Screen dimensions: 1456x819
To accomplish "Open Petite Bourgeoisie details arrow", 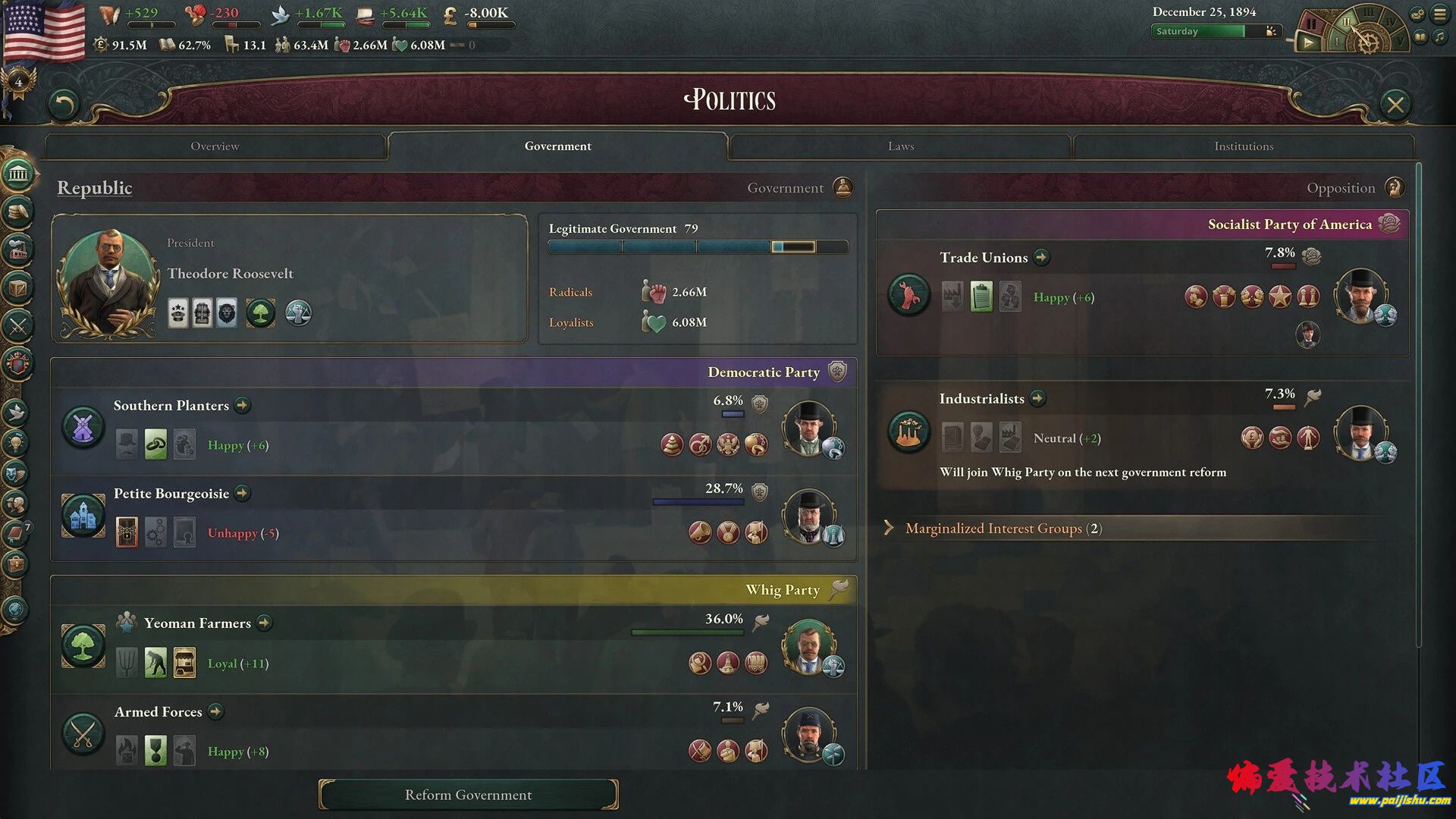I will (x=243, y=494).
